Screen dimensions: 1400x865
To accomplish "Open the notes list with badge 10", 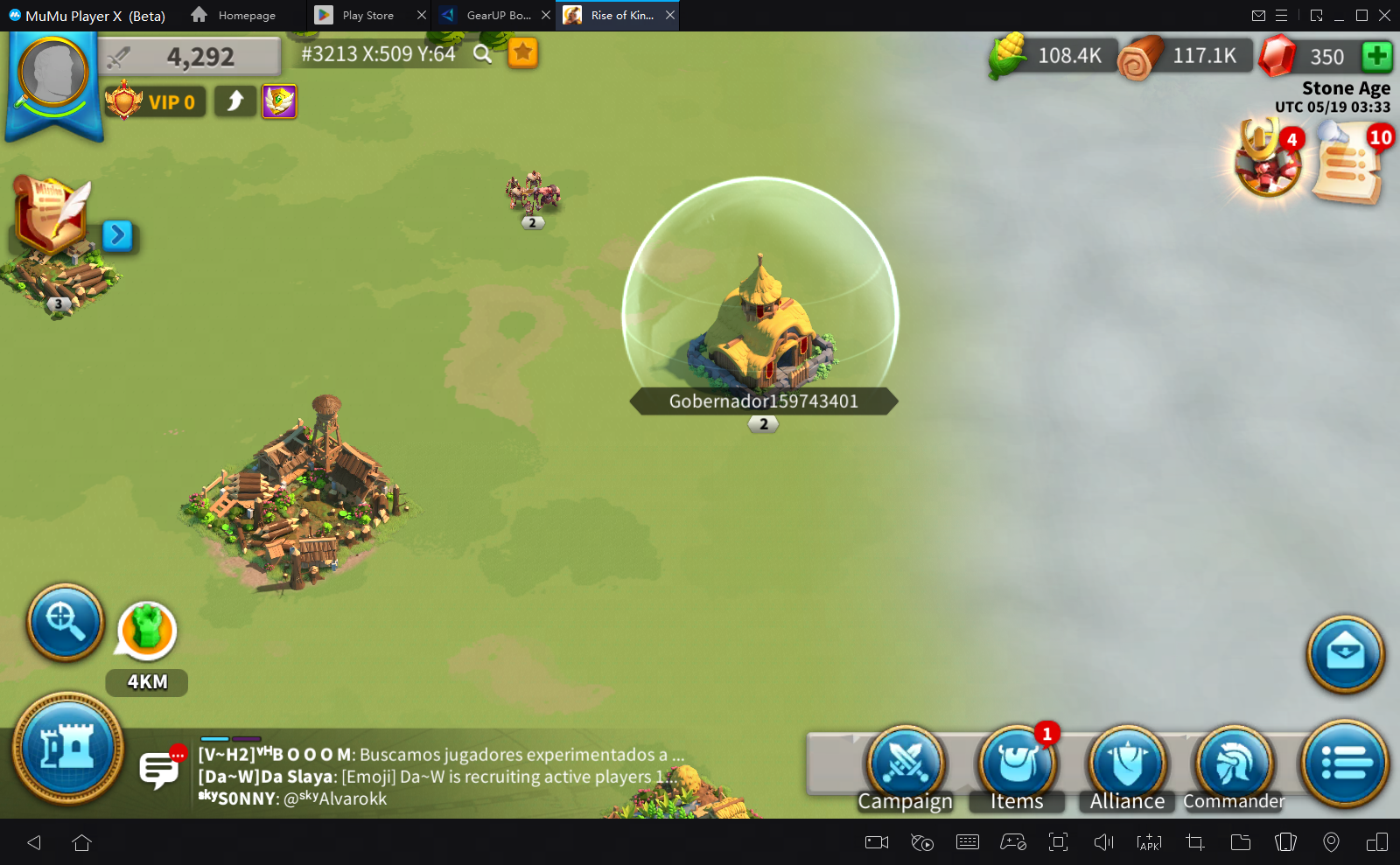I will [1348, 163].
